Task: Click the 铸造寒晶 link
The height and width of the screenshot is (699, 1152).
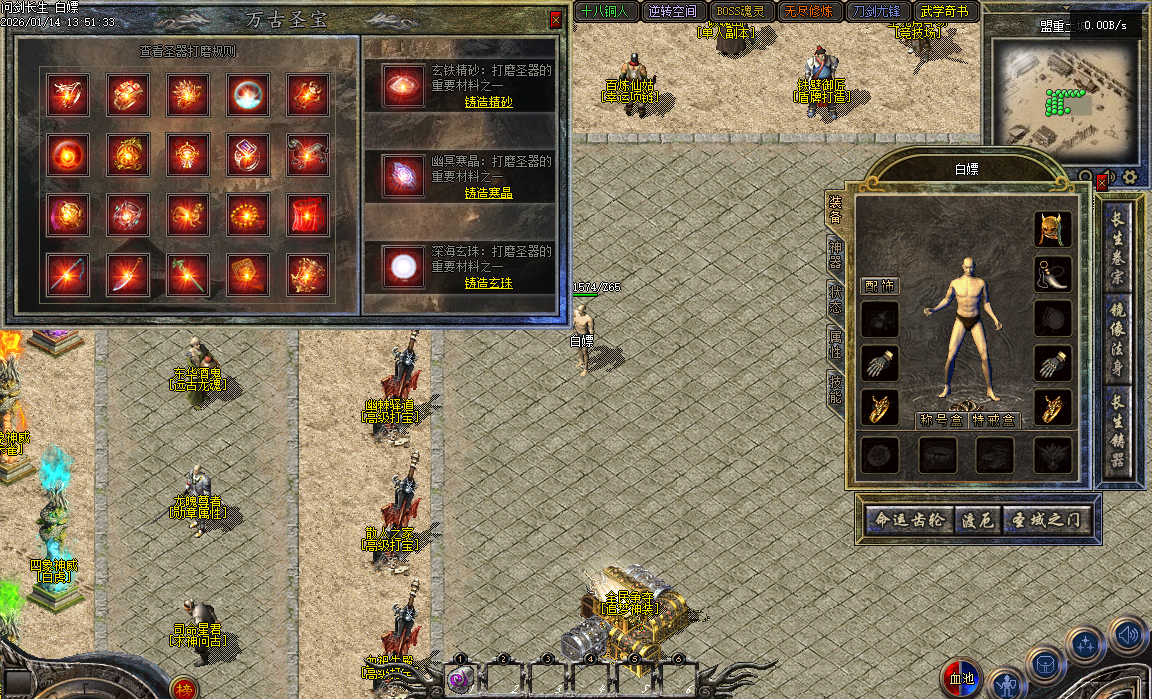Action: tap(488, 193)
